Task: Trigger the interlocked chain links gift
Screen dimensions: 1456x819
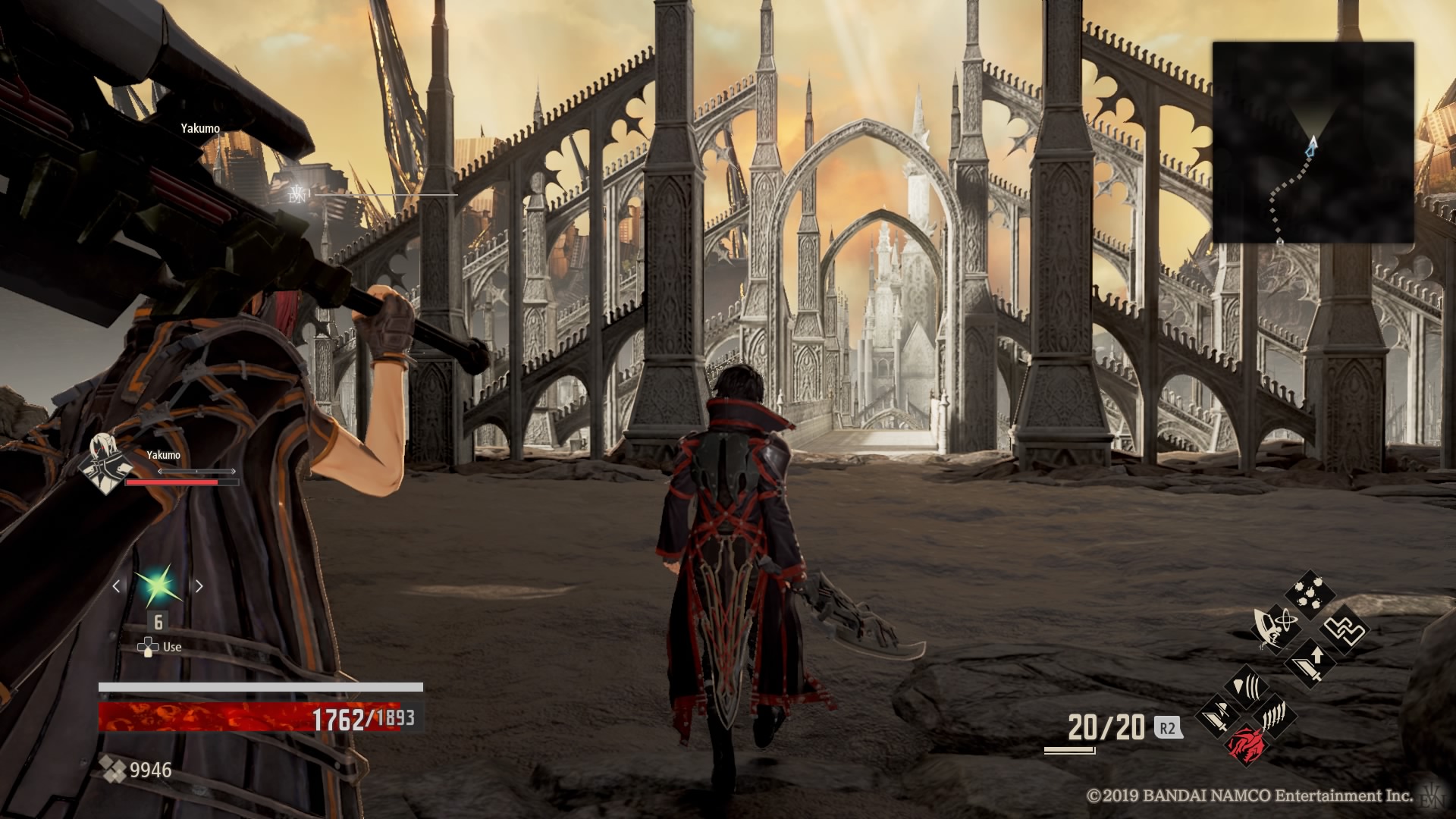Action: (1345, 630)
